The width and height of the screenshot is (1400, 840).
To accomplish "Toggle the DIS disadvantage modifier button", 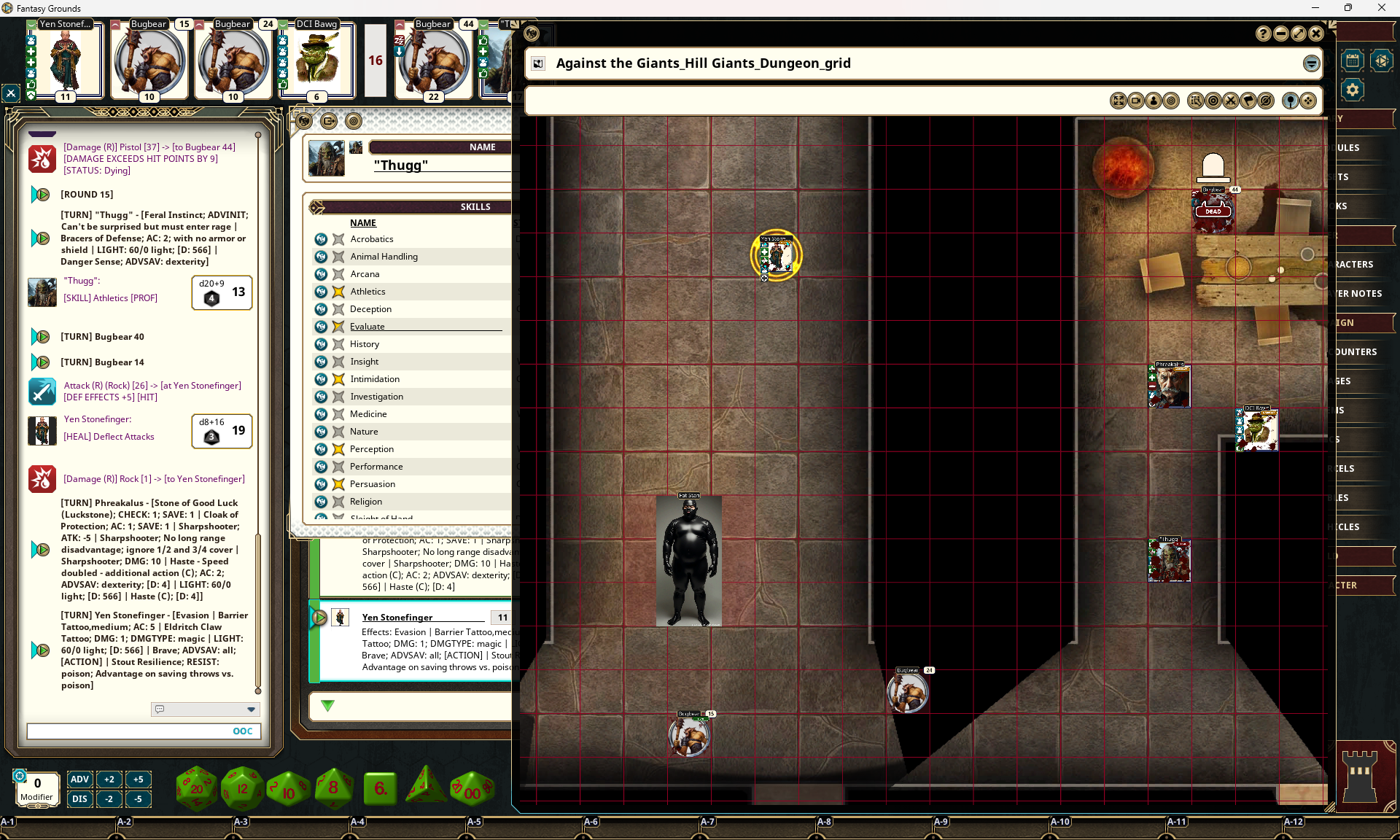I will pos(79,798).
